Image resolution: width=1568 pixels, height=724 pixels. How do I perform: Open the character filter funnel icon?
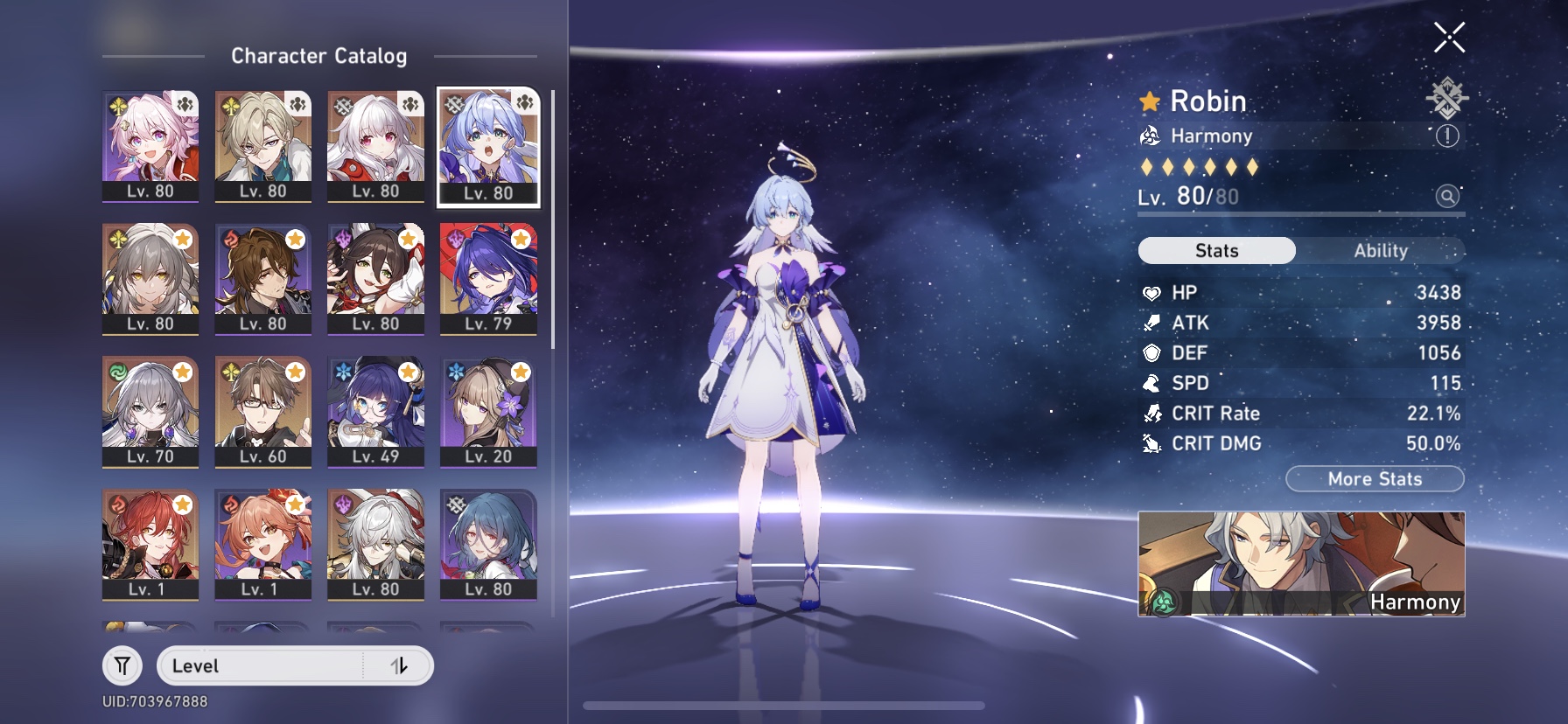point(122,665)
